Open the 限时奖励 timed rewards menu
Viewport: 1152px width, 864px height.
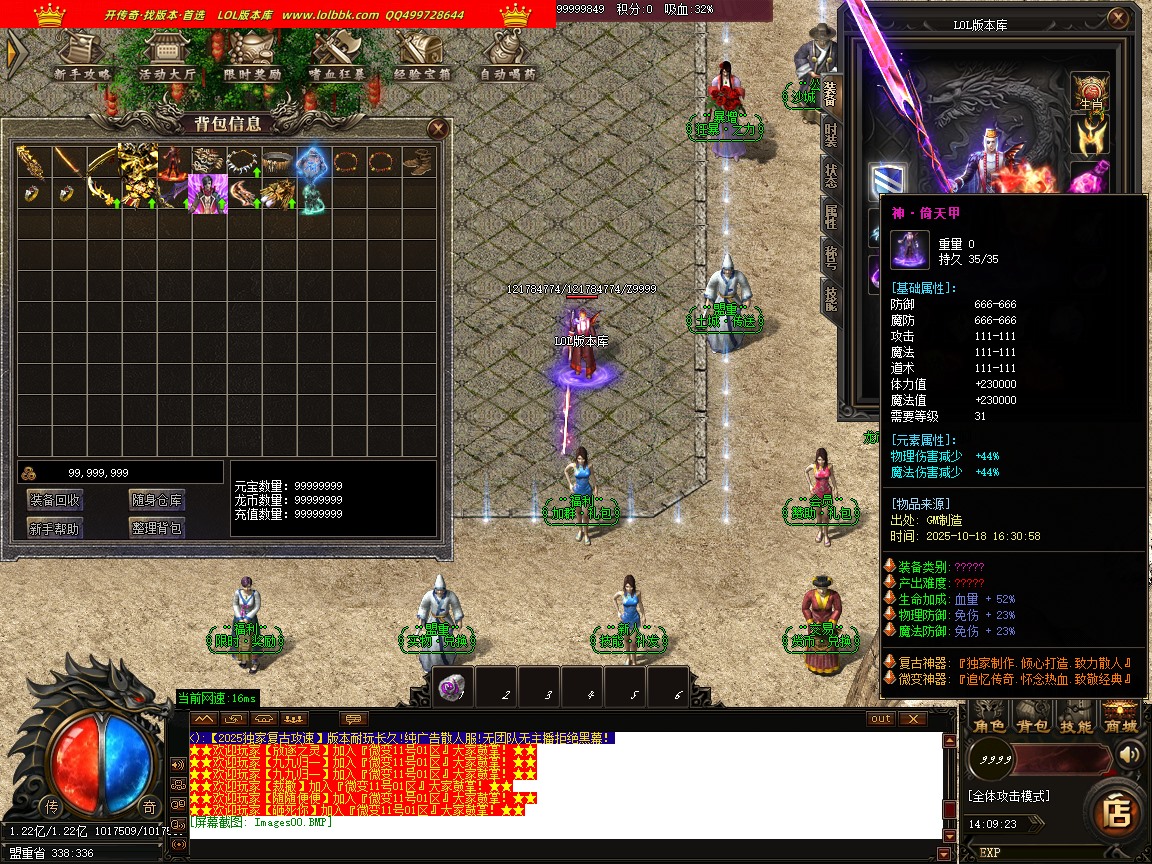pos(252,56)
